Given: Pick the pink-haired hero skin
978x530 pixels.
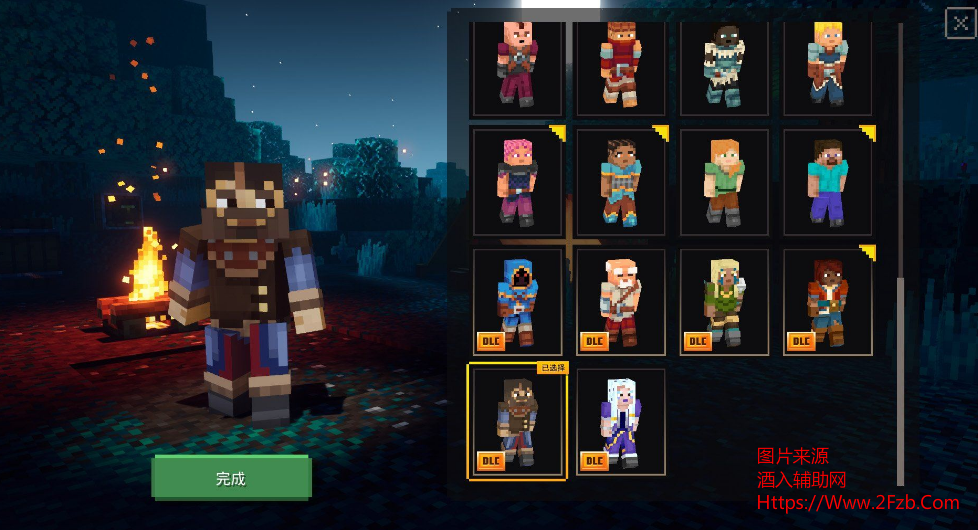Looking at the screenshot, I should (x=517, y=182).
